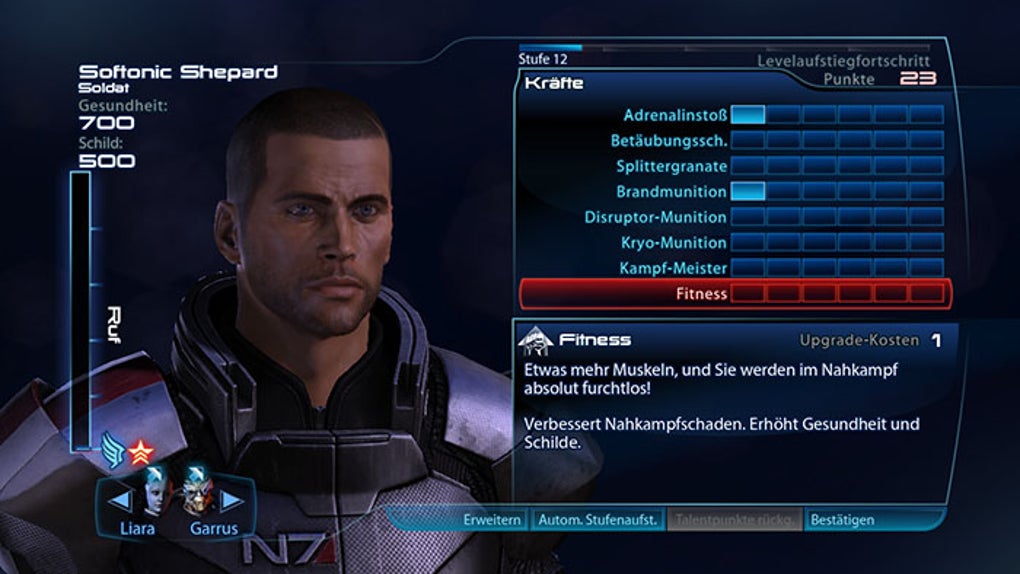Activate Autom. Stufenaufst. button
1020x574 pixels.
coord(597,520)
